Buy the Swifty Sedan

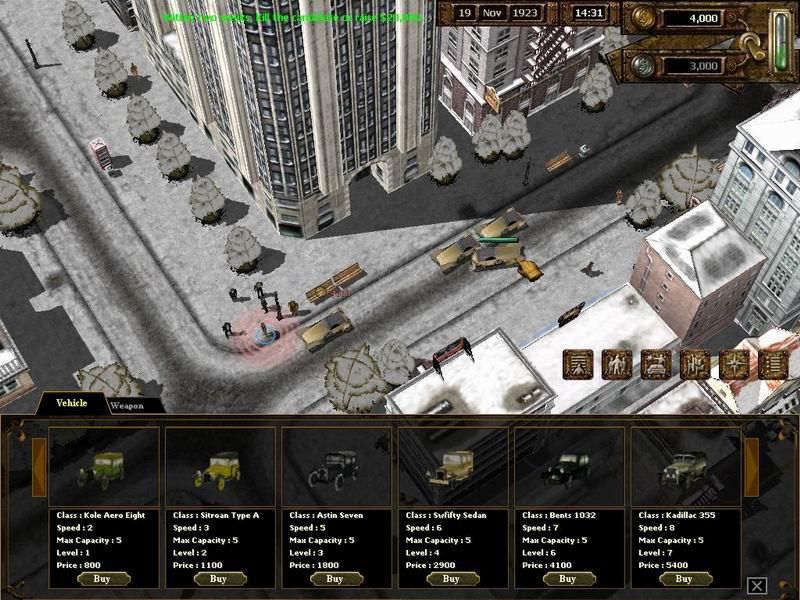pyautogui.click(x=451, y=578)
